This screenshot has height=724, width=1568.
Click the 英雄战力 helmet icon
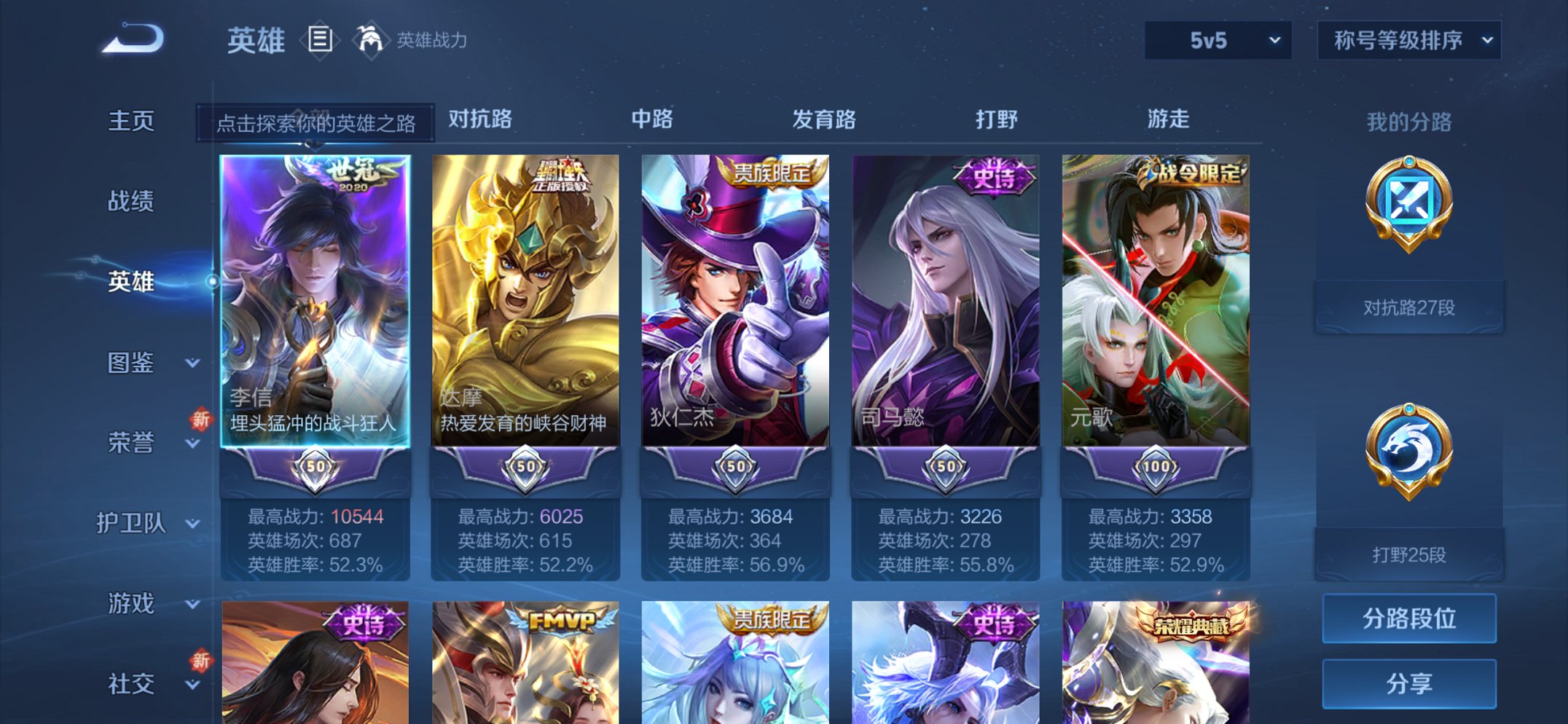coord(370,40)
